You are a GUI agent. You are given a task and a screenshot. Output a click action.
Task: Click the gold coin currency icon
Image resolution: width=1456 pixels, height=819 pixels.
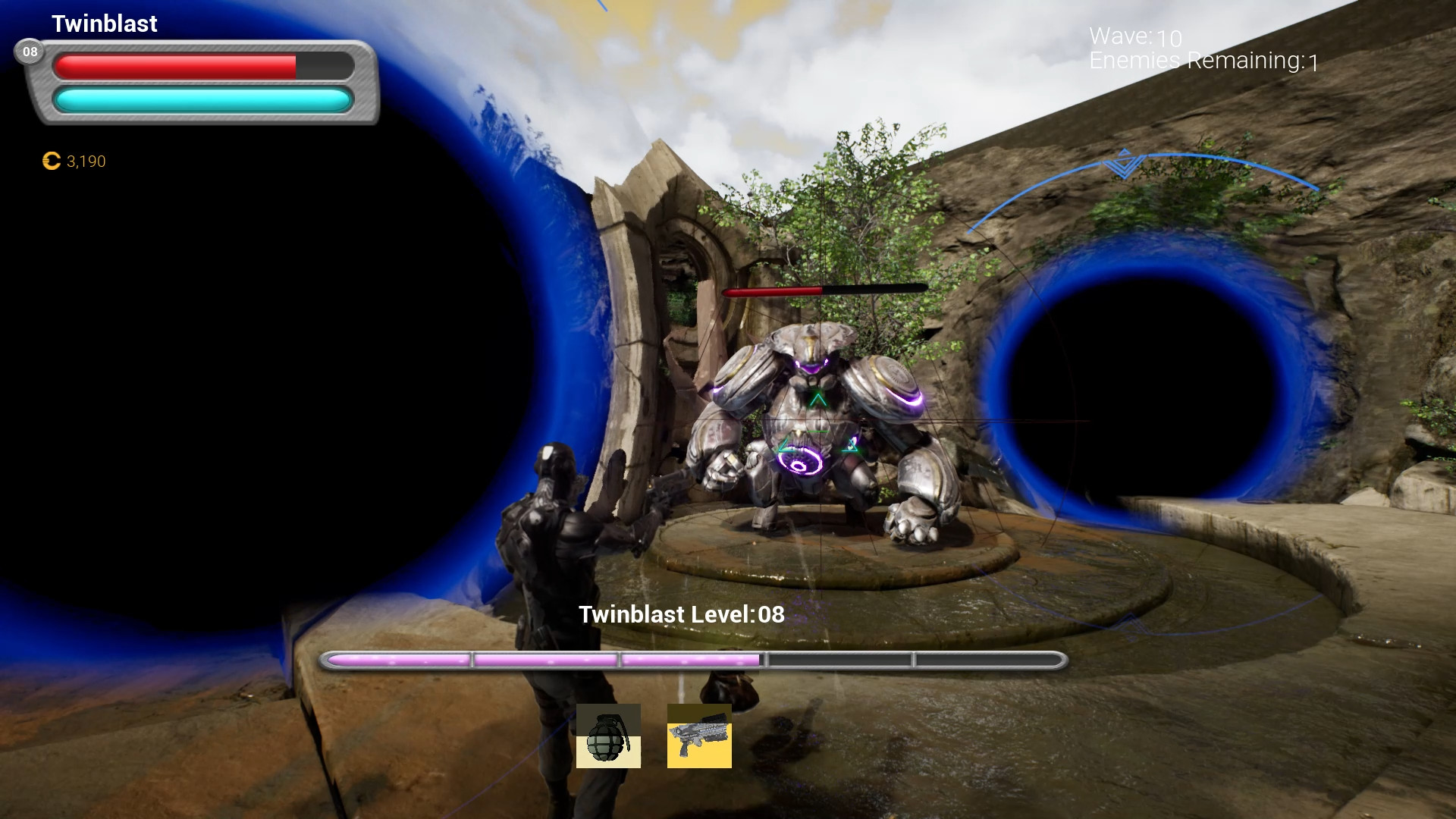point(51,161)
